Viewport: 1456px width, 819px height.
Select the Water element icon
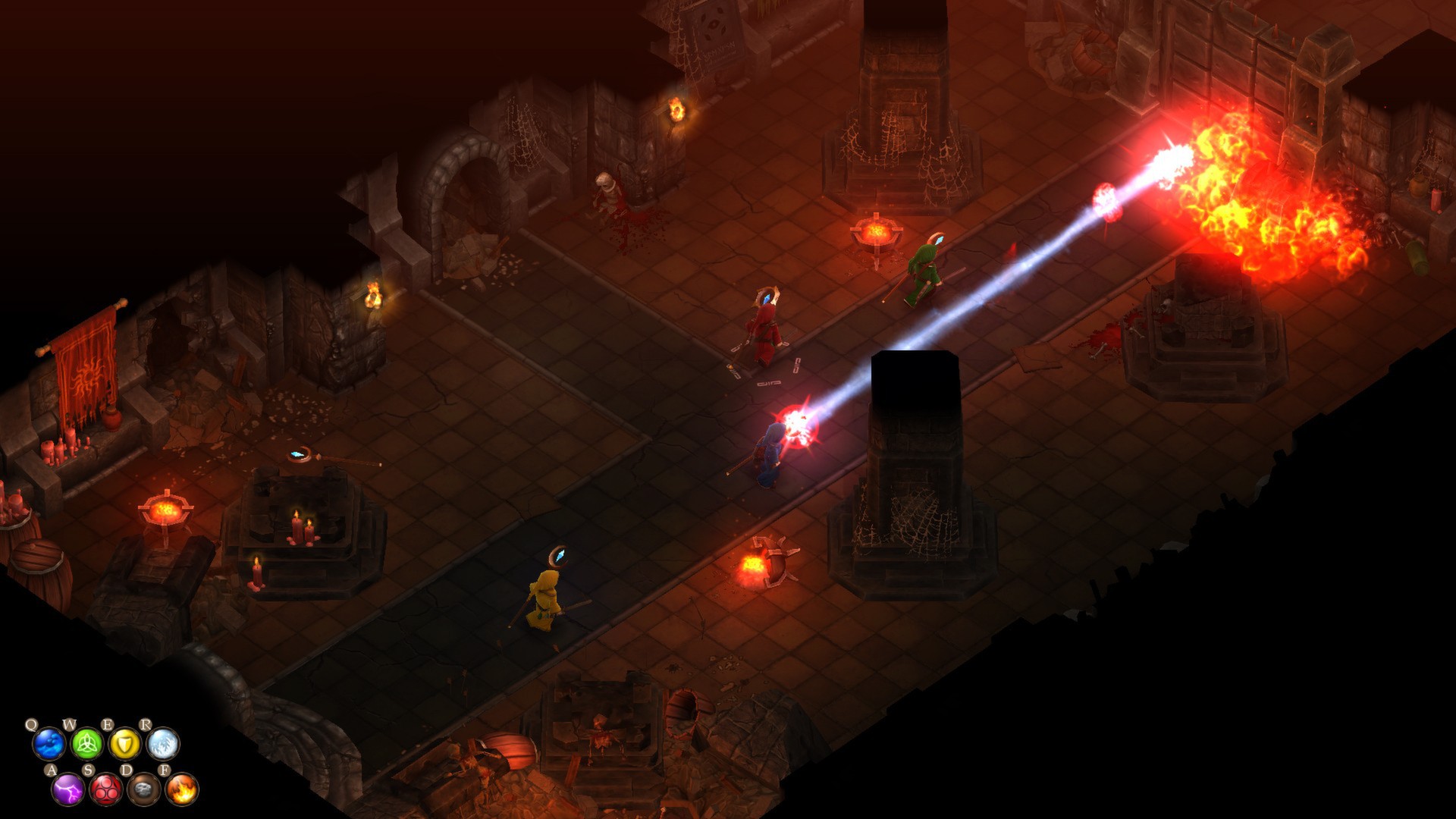(x=49, y=744)
